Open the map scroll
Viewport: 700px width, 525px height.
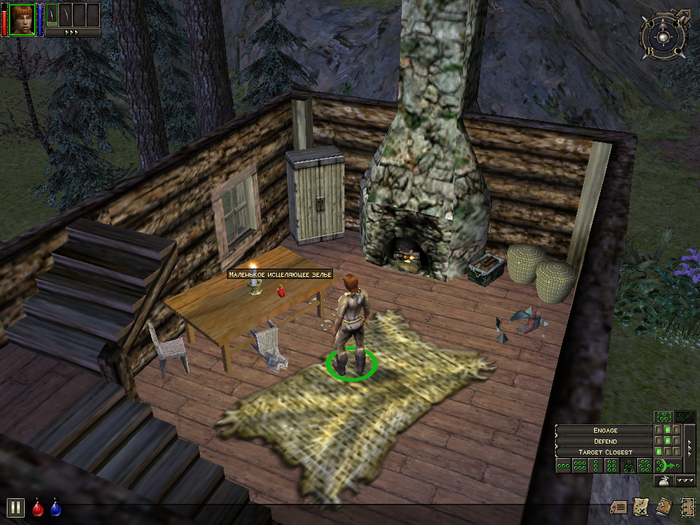(640, 507)
